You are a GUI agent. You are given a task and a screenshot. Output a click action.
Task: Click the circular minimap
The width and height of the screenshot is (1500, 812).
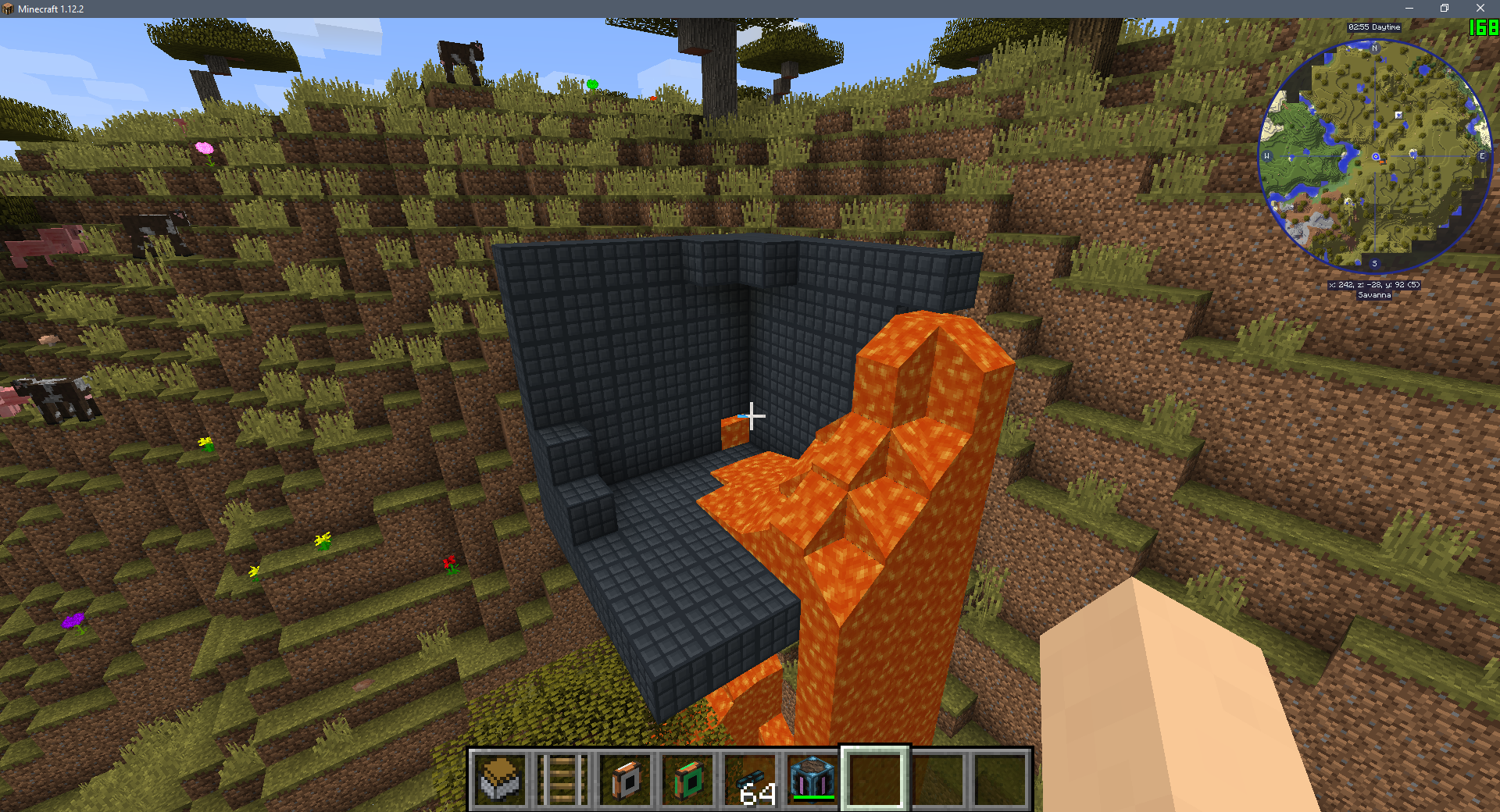pos(1375,156)
